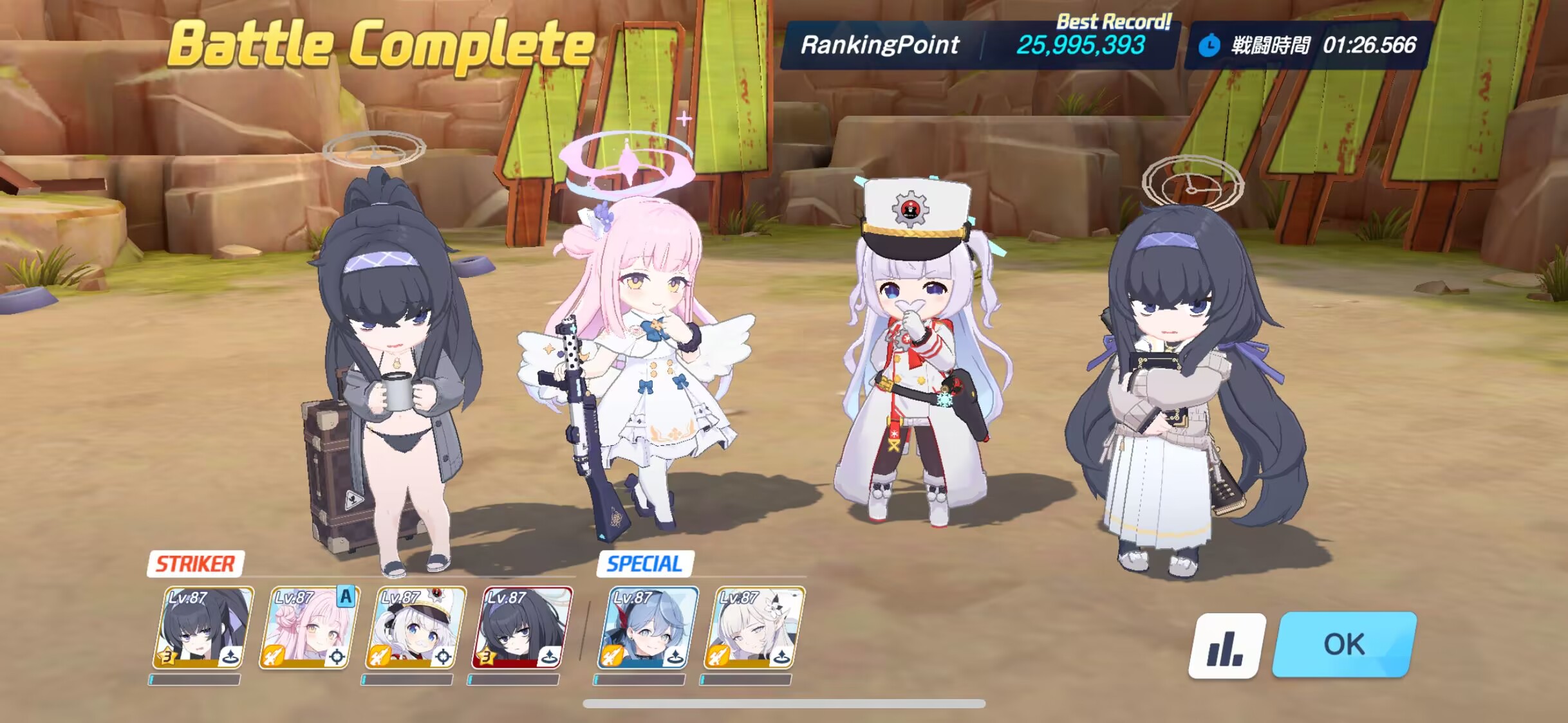Select the blue-haired special portrait
This screenshot has width=1568, height=723.
point(647,628)
